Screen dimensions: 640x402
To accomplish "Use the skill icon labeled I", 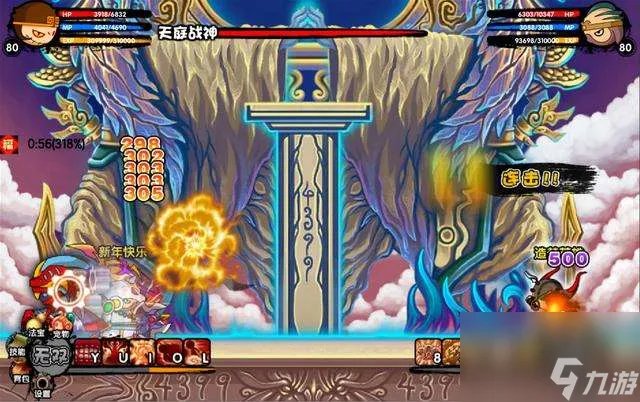I will (139, 353).
